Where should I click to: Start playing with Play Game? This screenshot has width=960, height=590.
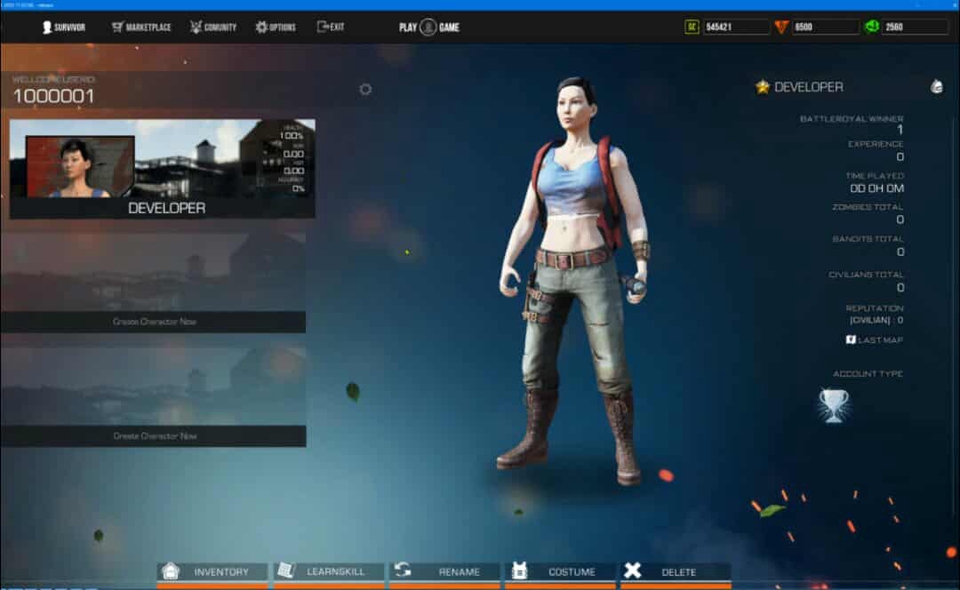[429, 27]
